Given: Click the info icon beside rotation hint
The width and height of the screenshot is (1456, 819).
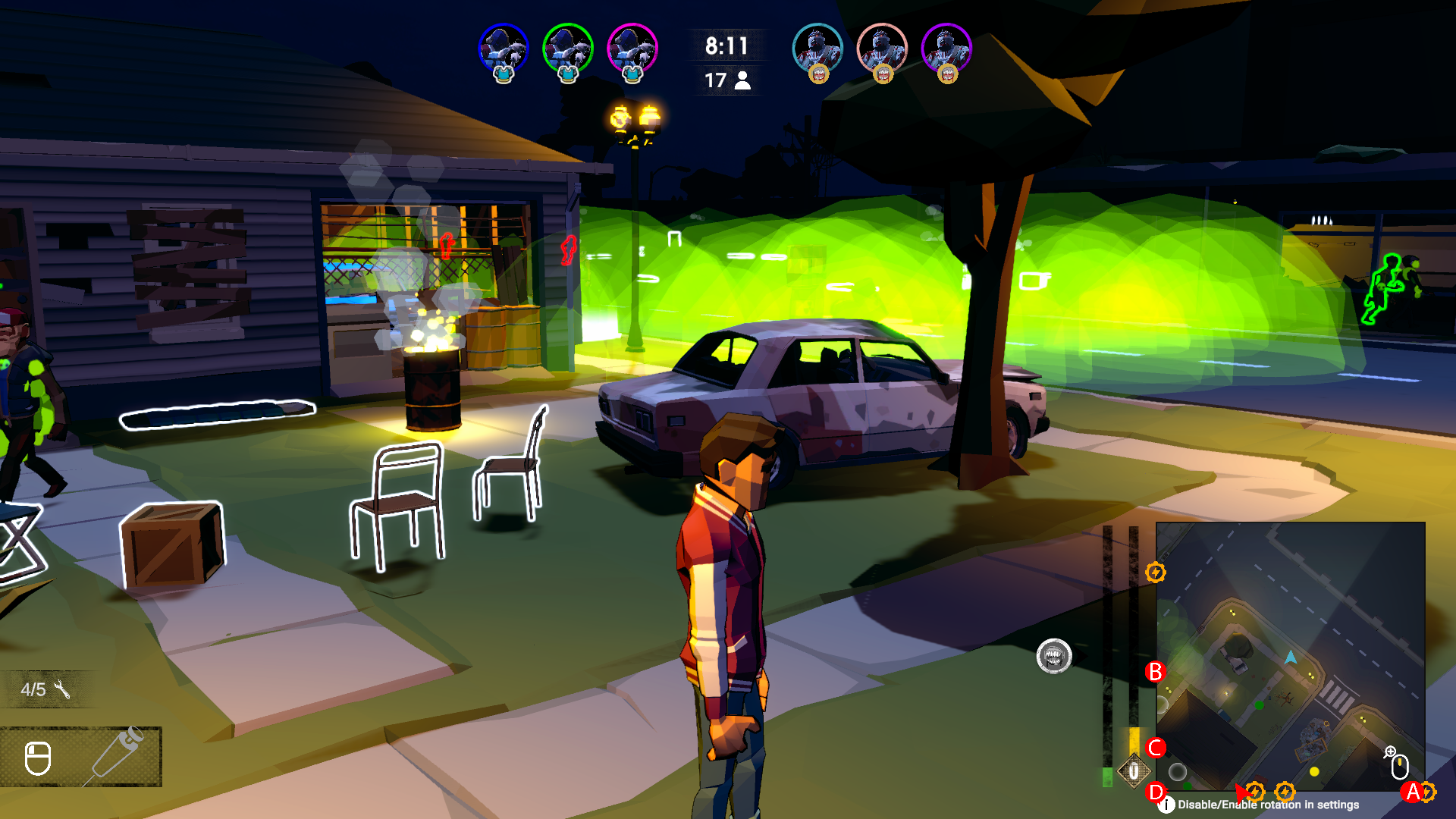Looking at the screenshot, I should point(1166,805).
